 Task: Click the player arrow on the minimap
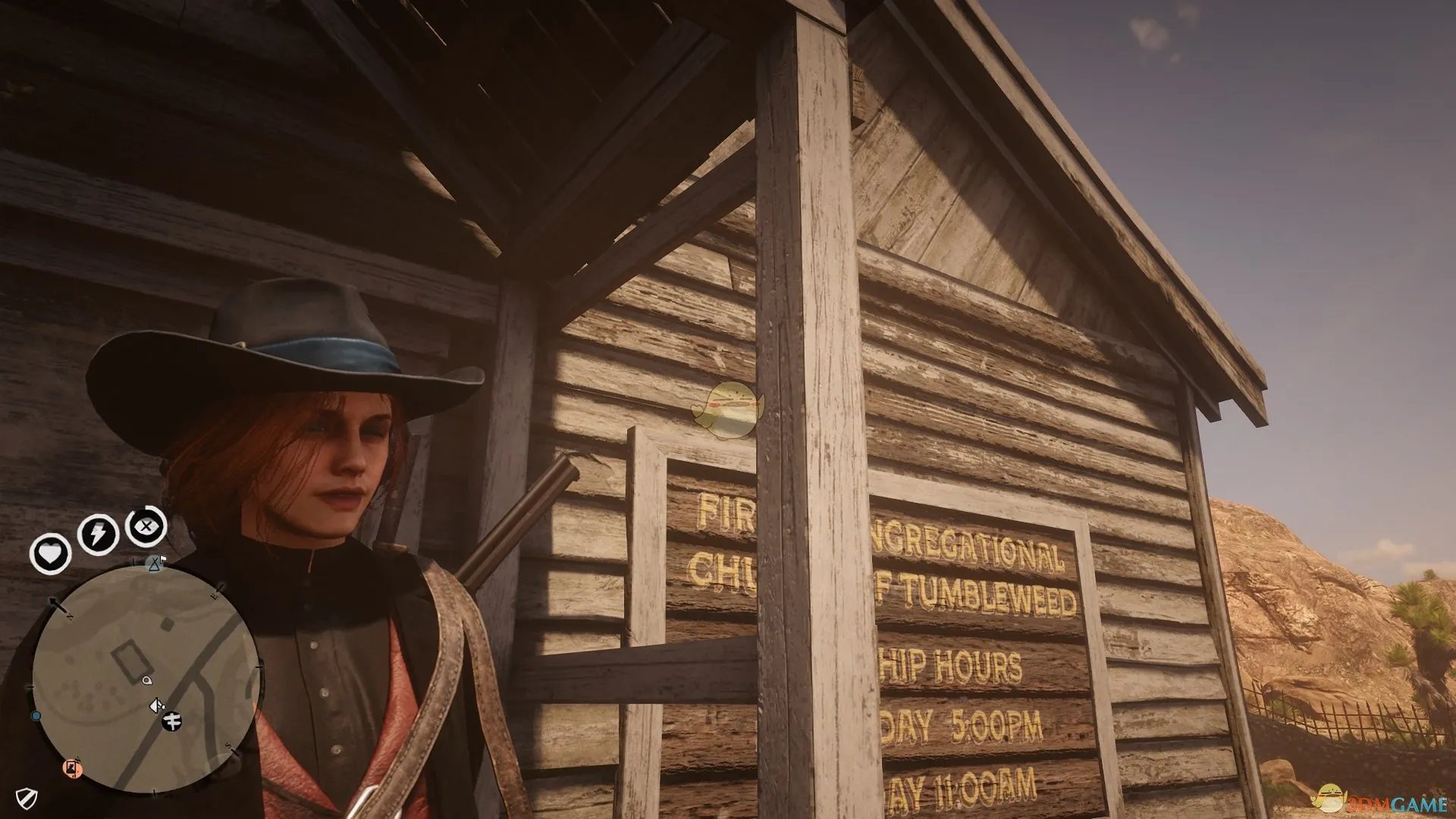[x=155, y=706]
